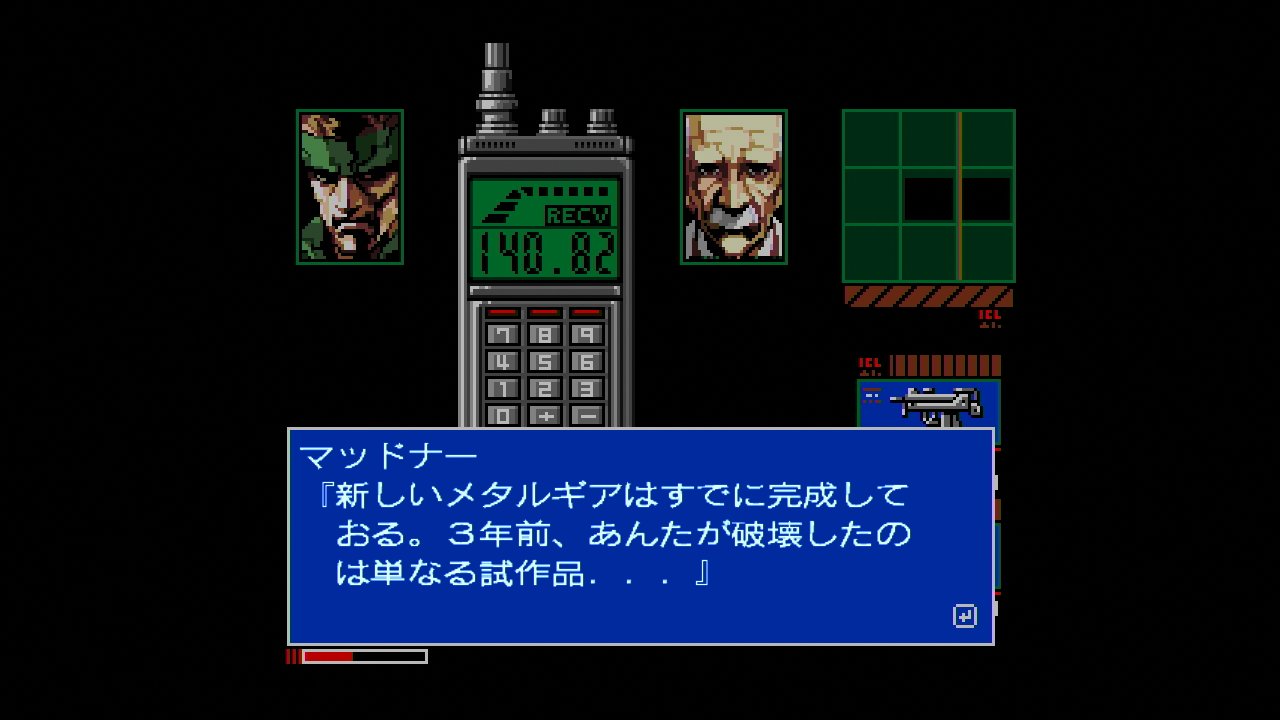Image resolution: width=1280 pixels, height=720 pixels.
Task: Click the return arrow to continue dialog
Action: [965, 617]
